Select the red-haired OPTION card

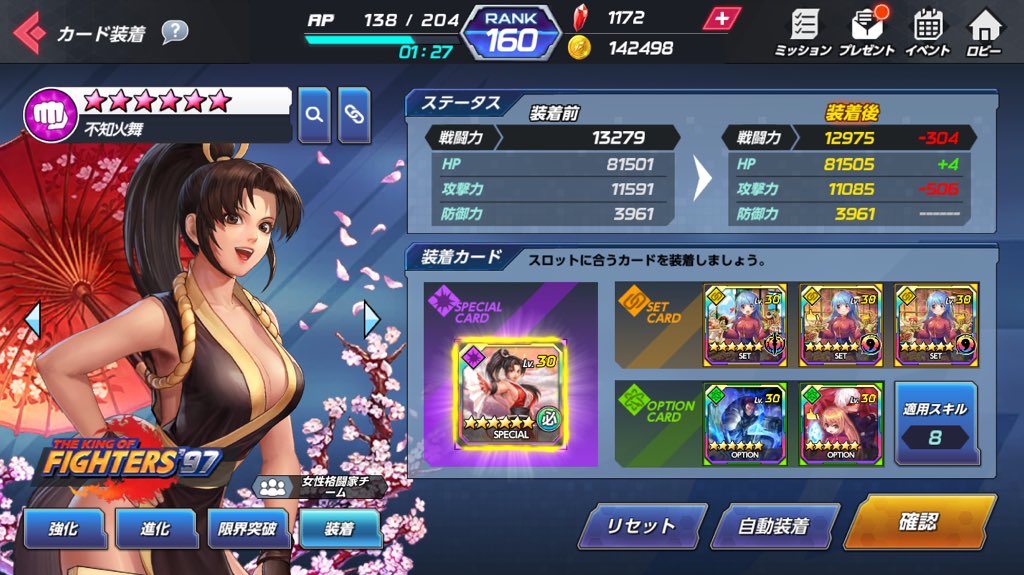tap(840, 423)
